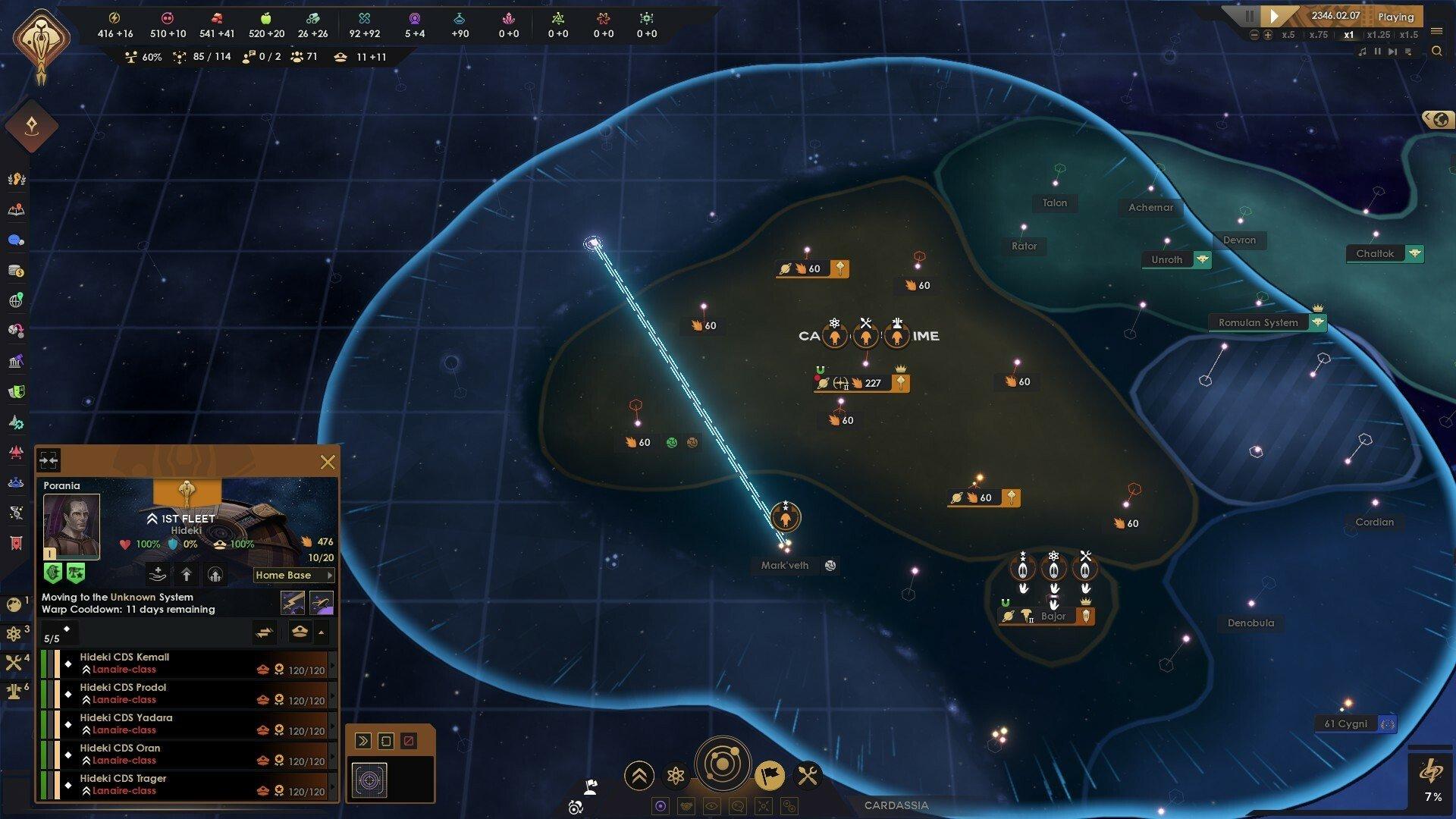Click the Unknown System link in the movement text
This screenshot has height=819, width=1456.
pyautogui.click(x=133, y=598)
